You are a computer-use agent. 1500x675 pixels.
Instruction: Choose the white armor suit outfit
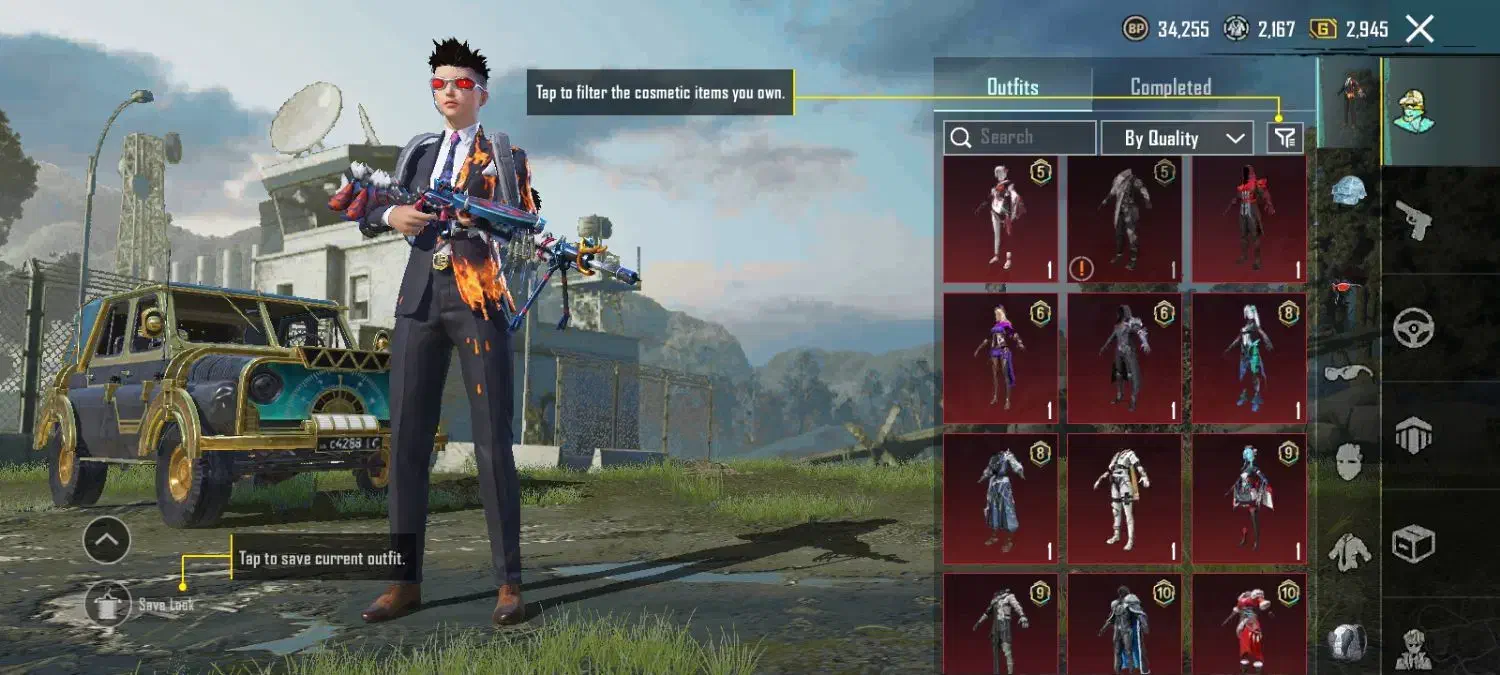[1125, 497]
